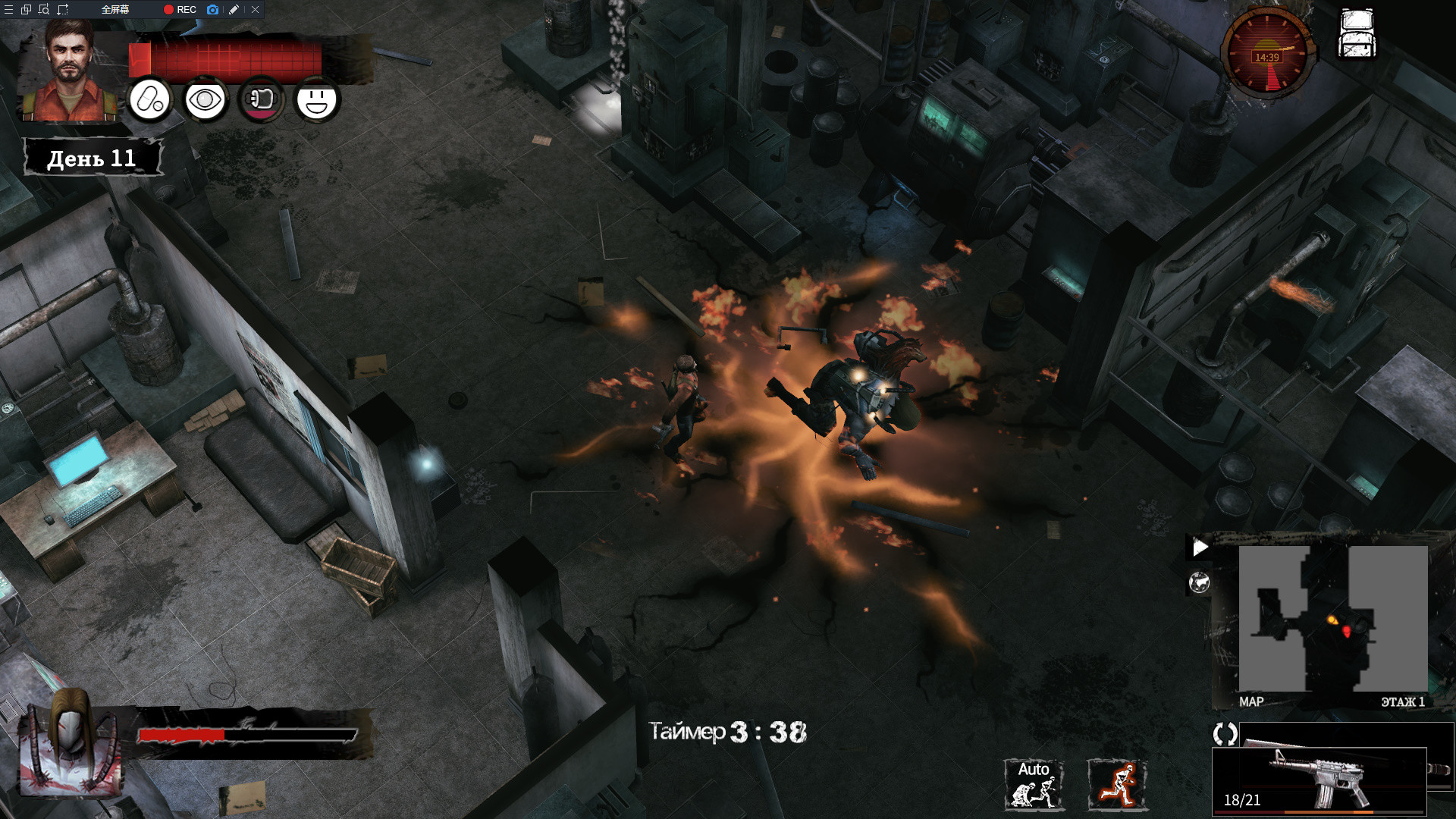This screenshot has width=1456, height=819.
Task: Select the assault rifle weapon slot
Action: [x=1319, y=779]
